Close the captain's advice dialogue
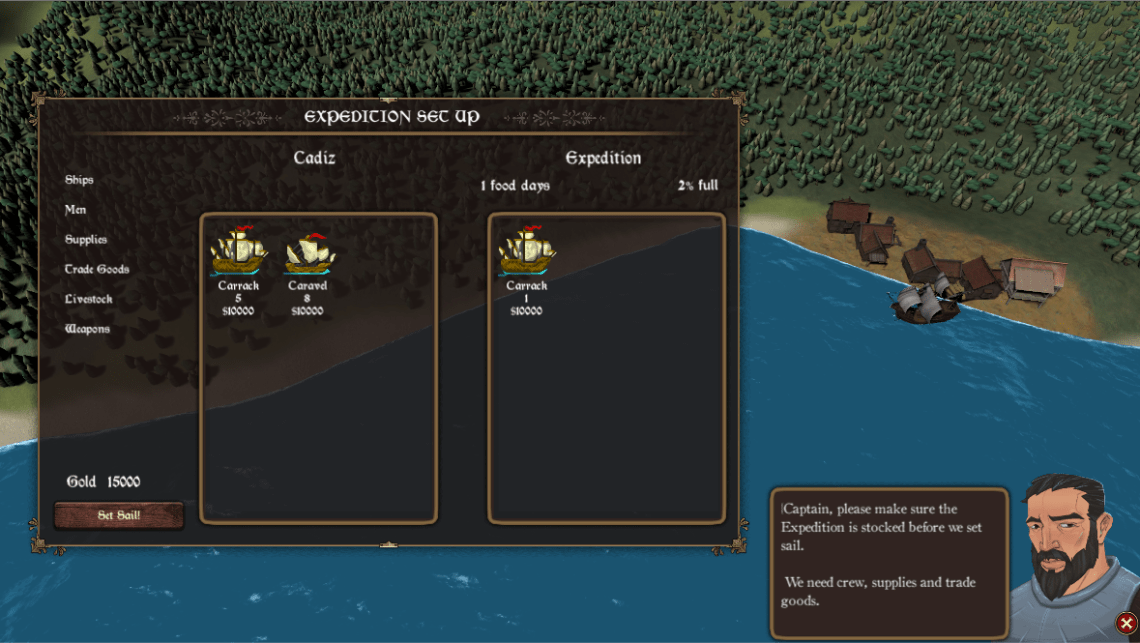Viewport: 1140px width, 643px height. tap(1126, 623)
